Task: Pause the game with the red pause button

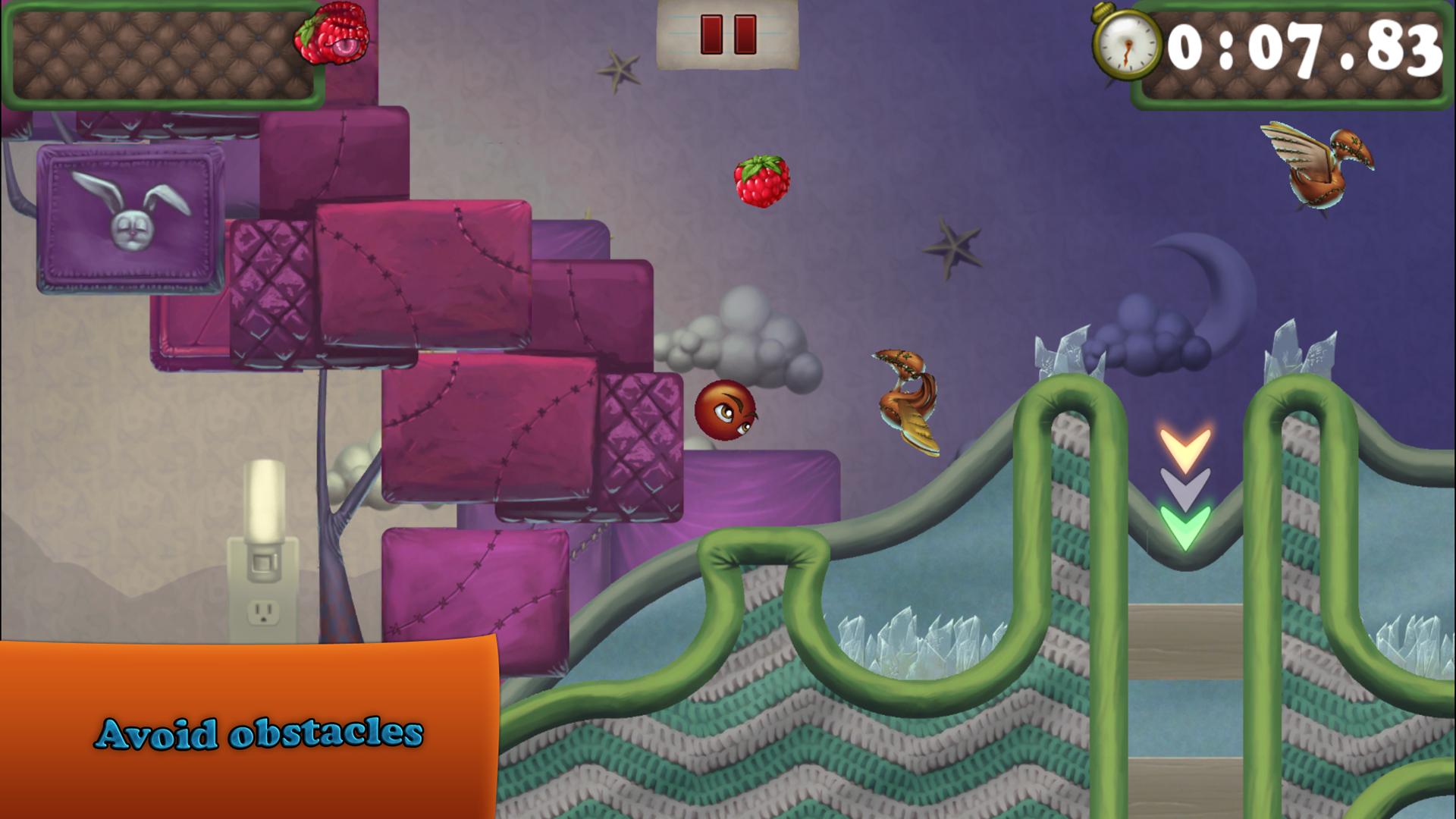Action: tap(728, 34)
